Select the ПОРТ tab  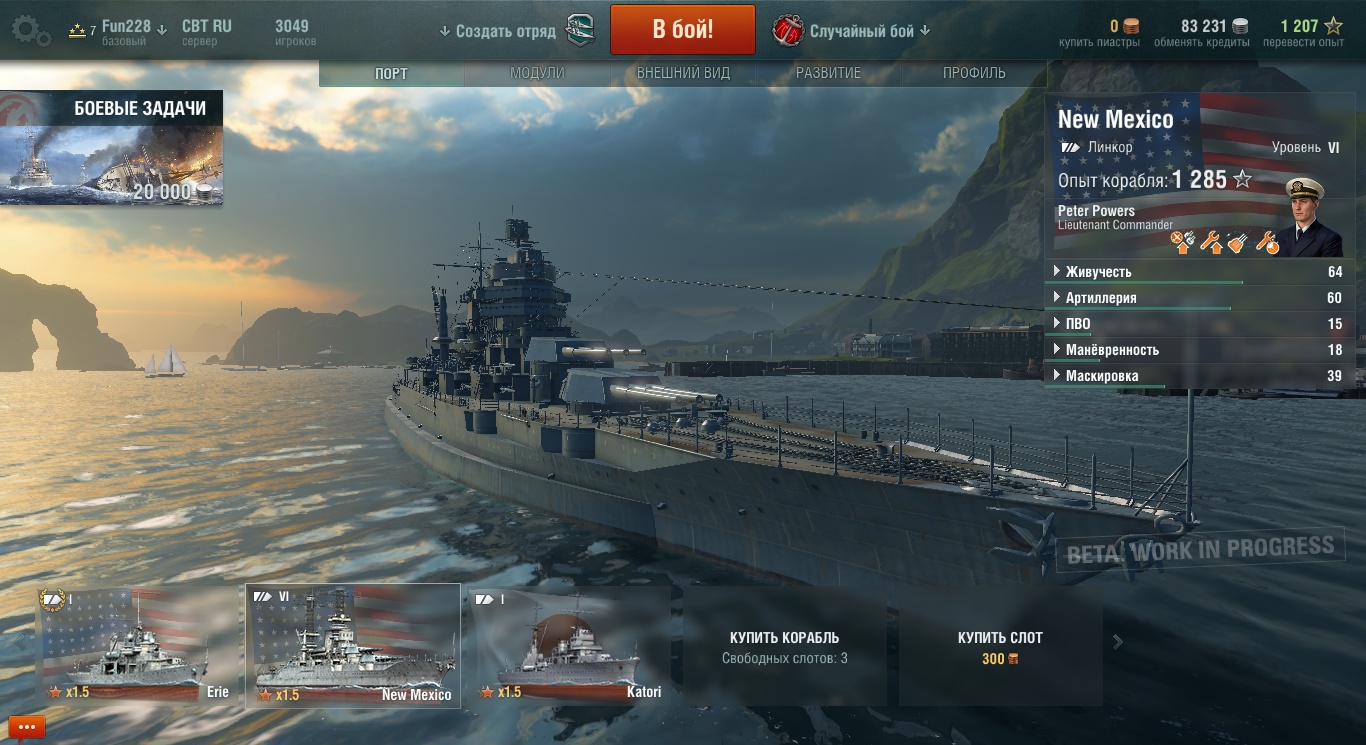(x=391, y=74)
